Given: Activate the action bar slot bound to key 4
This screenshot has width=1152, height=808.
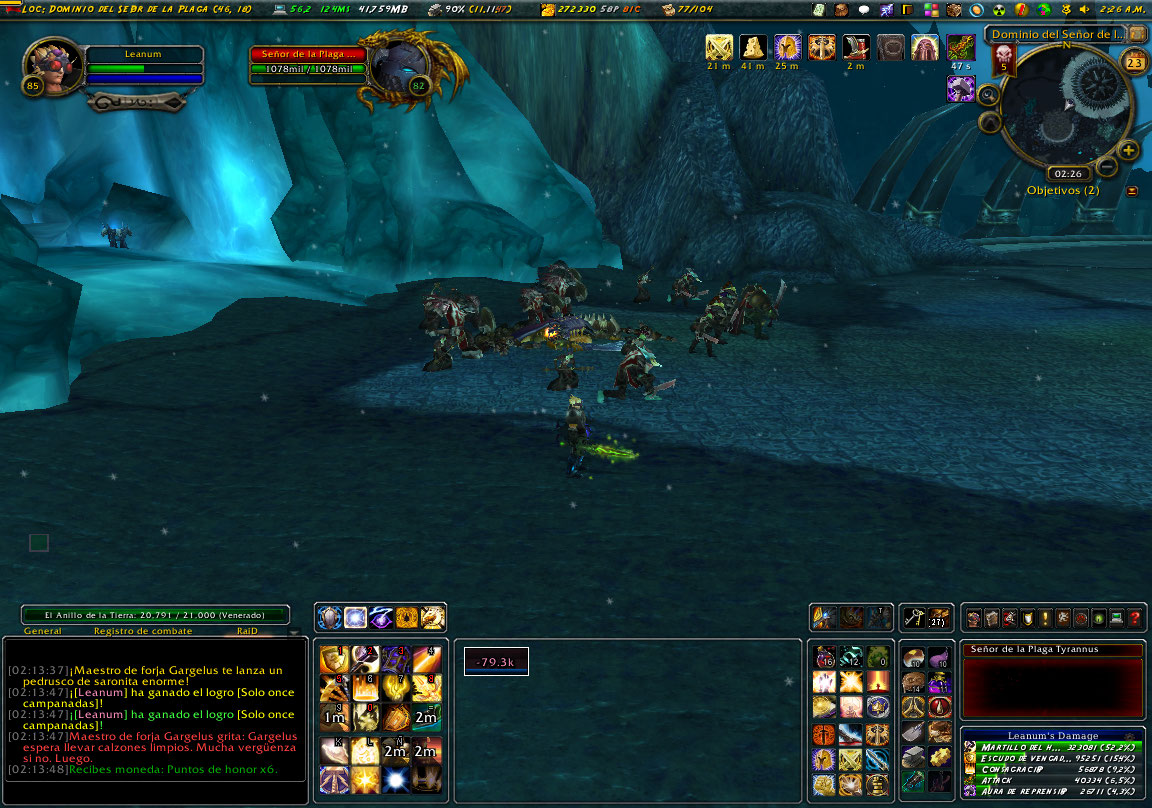Looking at the screenshot, I should point(427,658).
